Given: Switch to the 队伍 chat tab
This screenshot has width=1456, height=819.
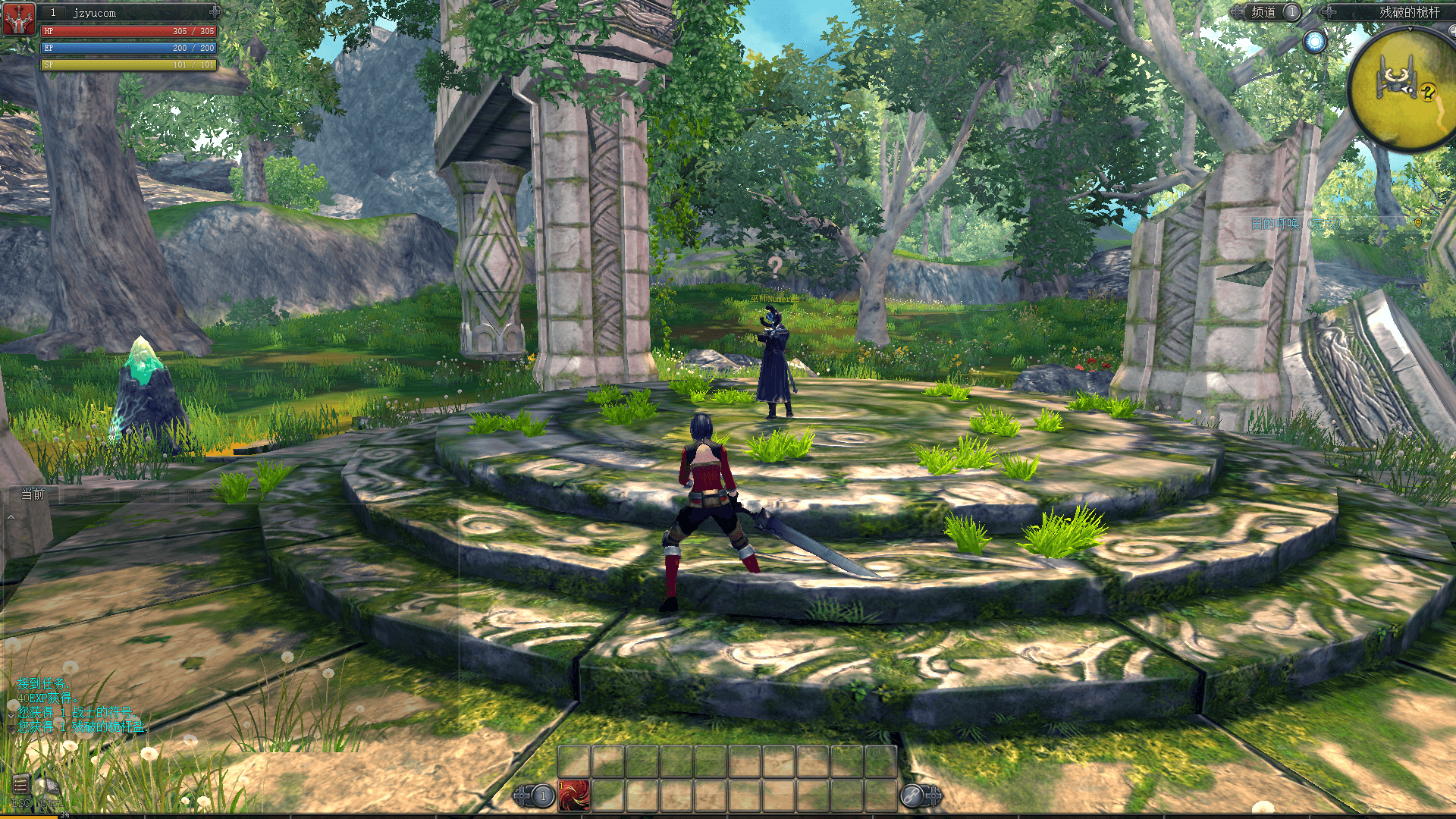Looking at the screenshot, I should coord(199,495).
